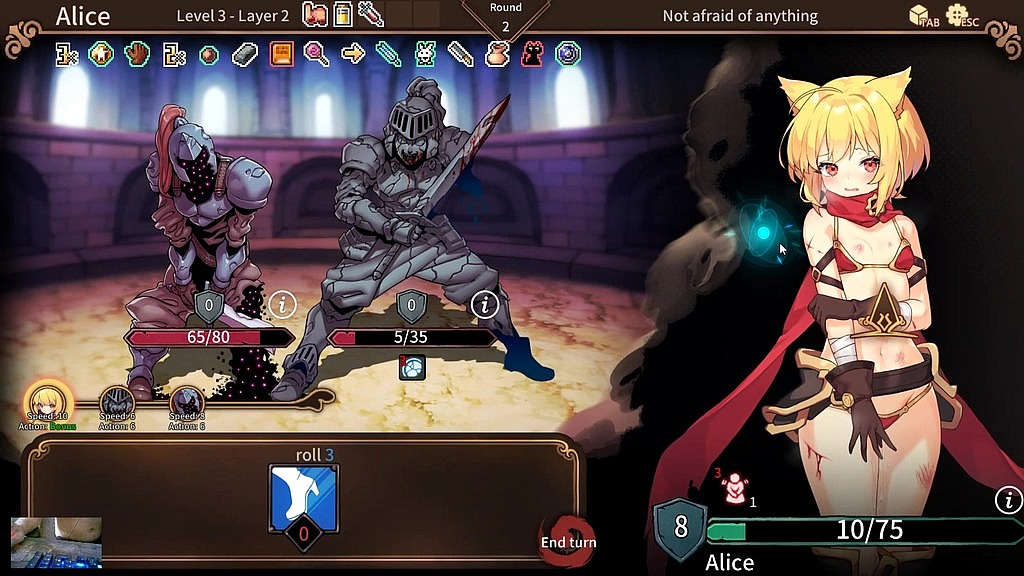1024x576 pixels.
Task: Open Alice's character info button
Action: click(1008, 500)
